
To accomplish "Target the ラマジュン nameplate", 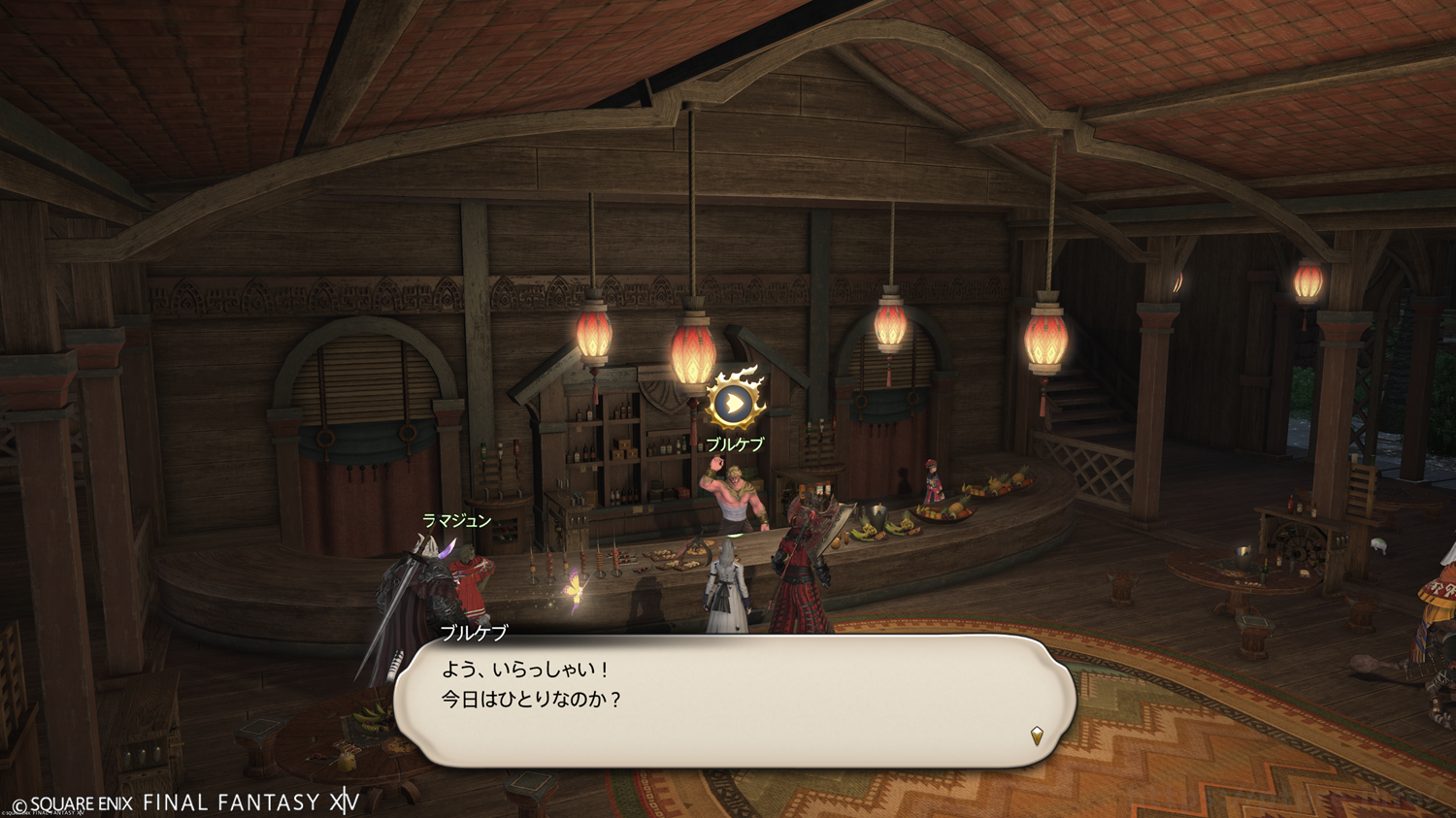I will pos(456,521).
